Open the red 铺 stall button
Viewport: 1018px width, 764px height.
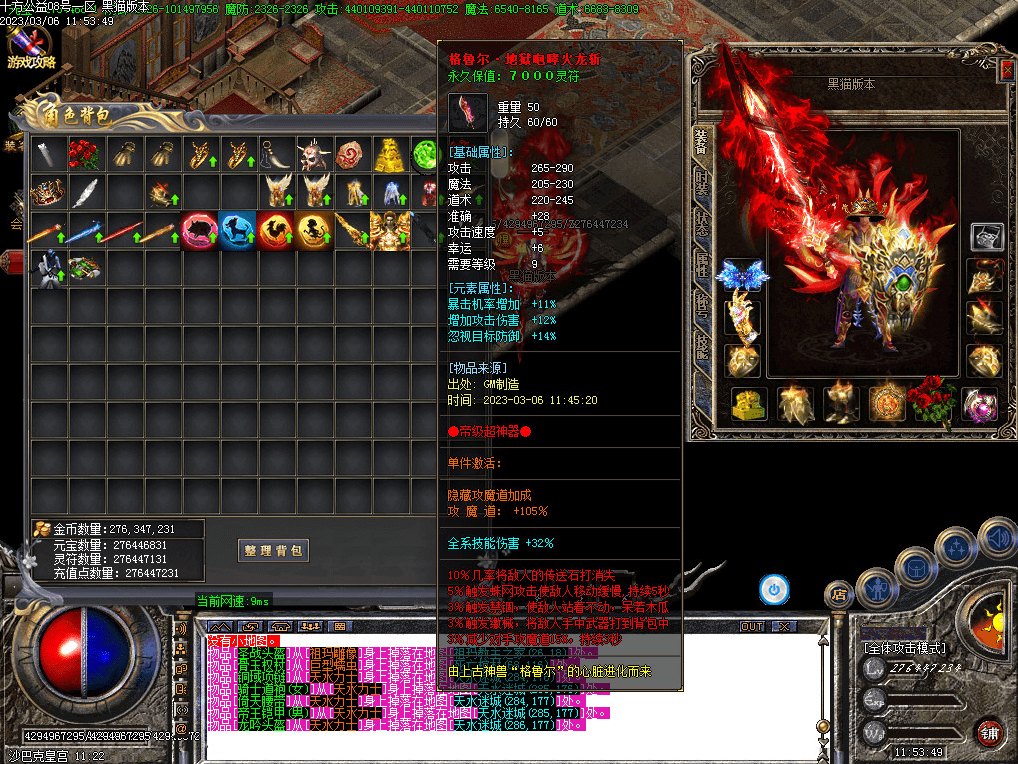[990, 733]
